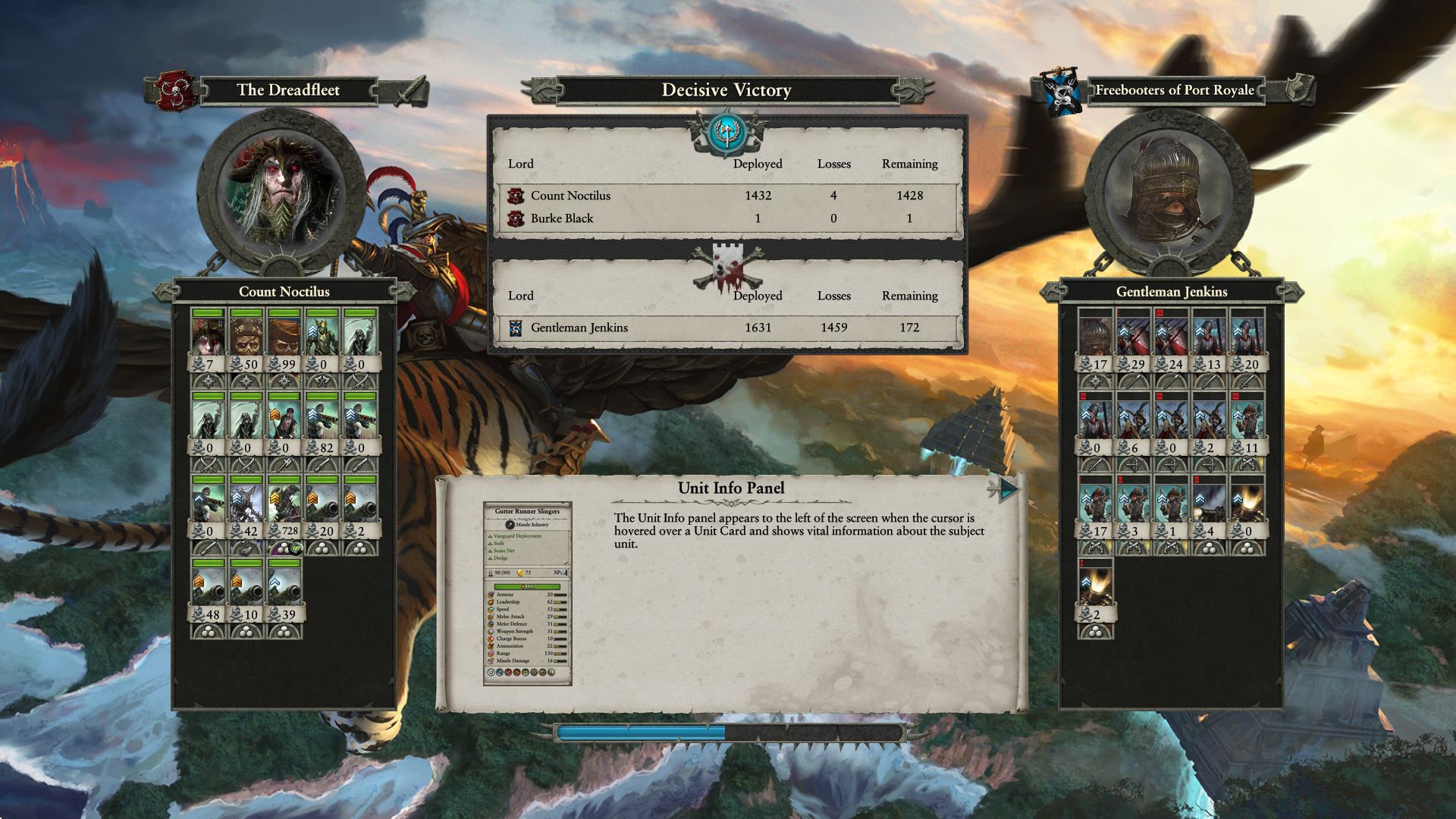Click the Armour stat icon on the unit panel

click(x=491, y=595)
